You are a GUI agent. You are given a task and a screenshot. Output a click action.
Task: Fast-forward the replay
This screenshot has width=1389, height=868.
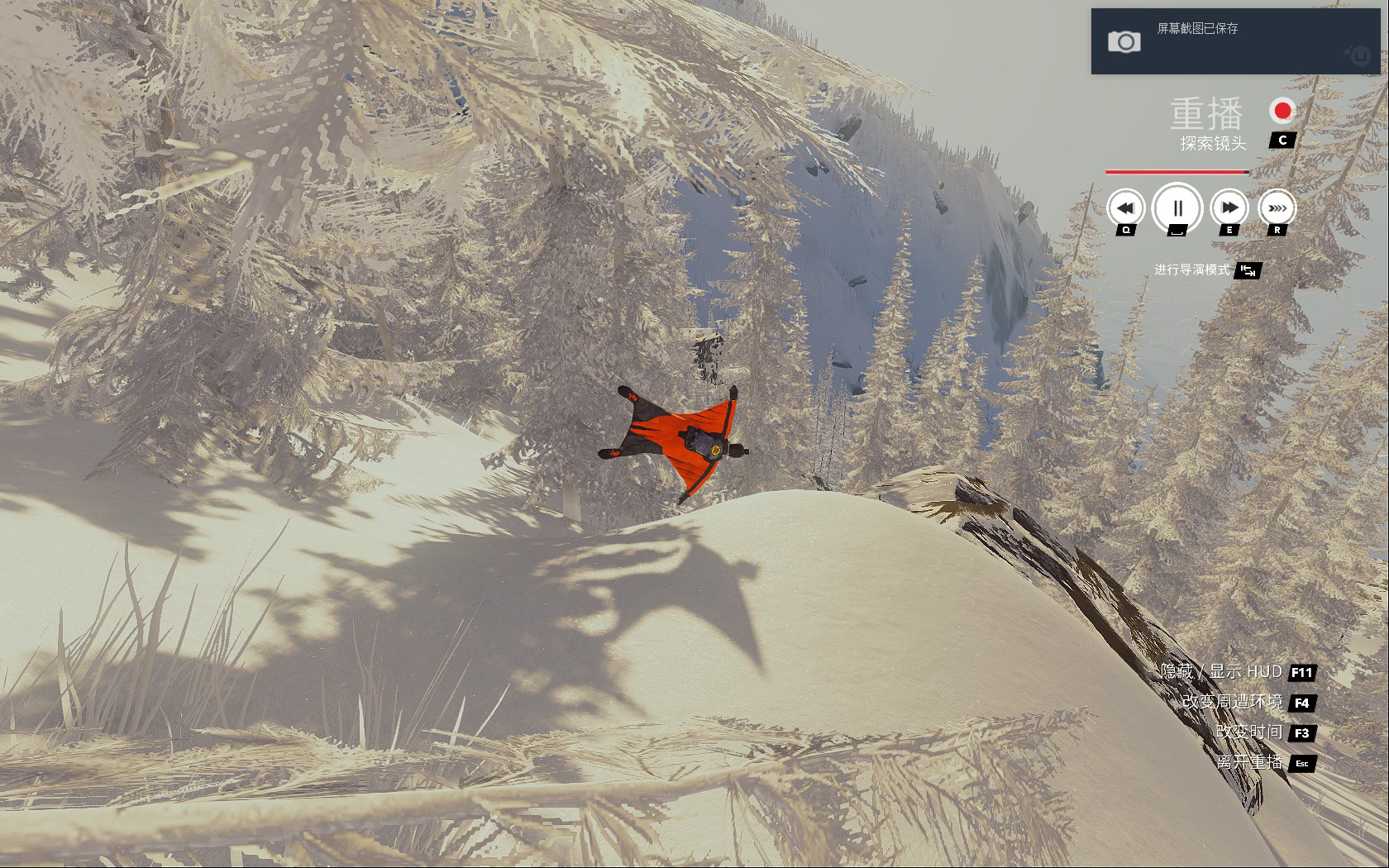[x=1229, y=208]
